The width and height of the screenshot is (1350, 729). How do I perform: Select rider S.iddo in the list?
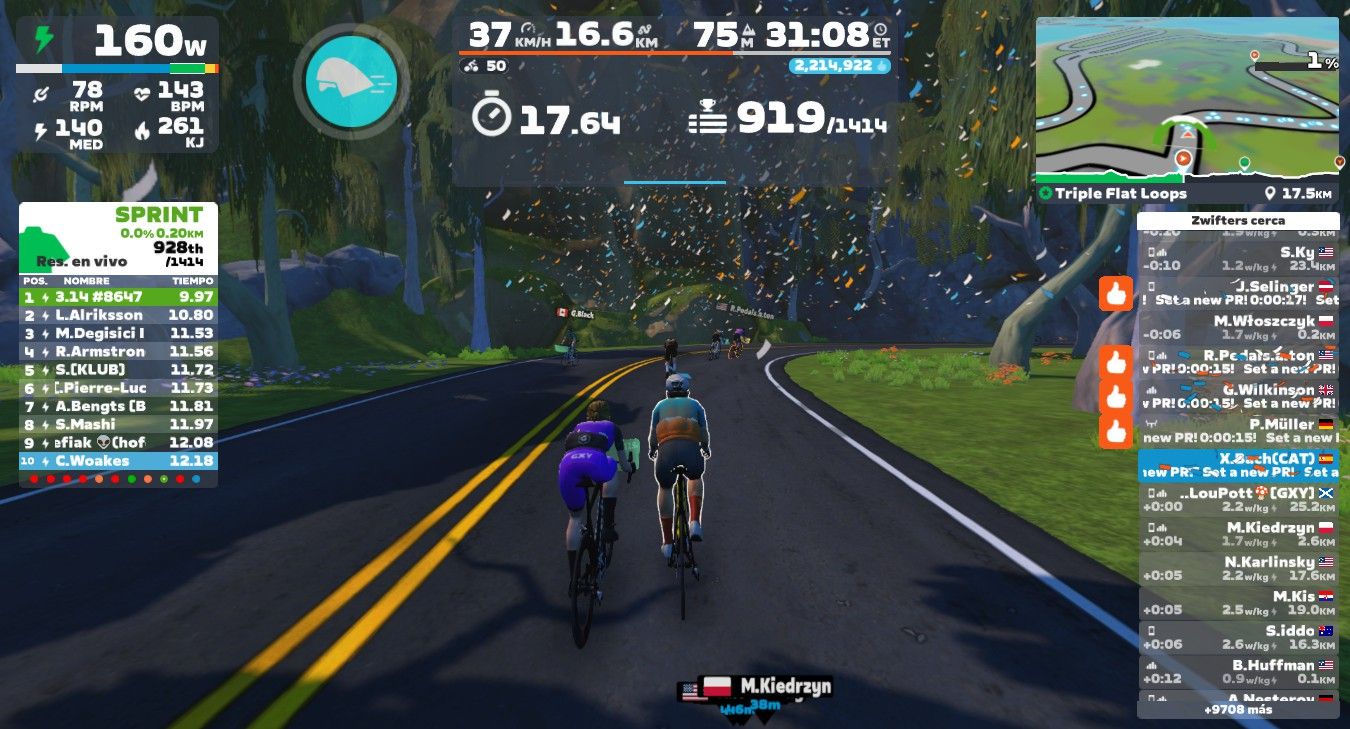pyautogui.click(x=1238, y=637)
